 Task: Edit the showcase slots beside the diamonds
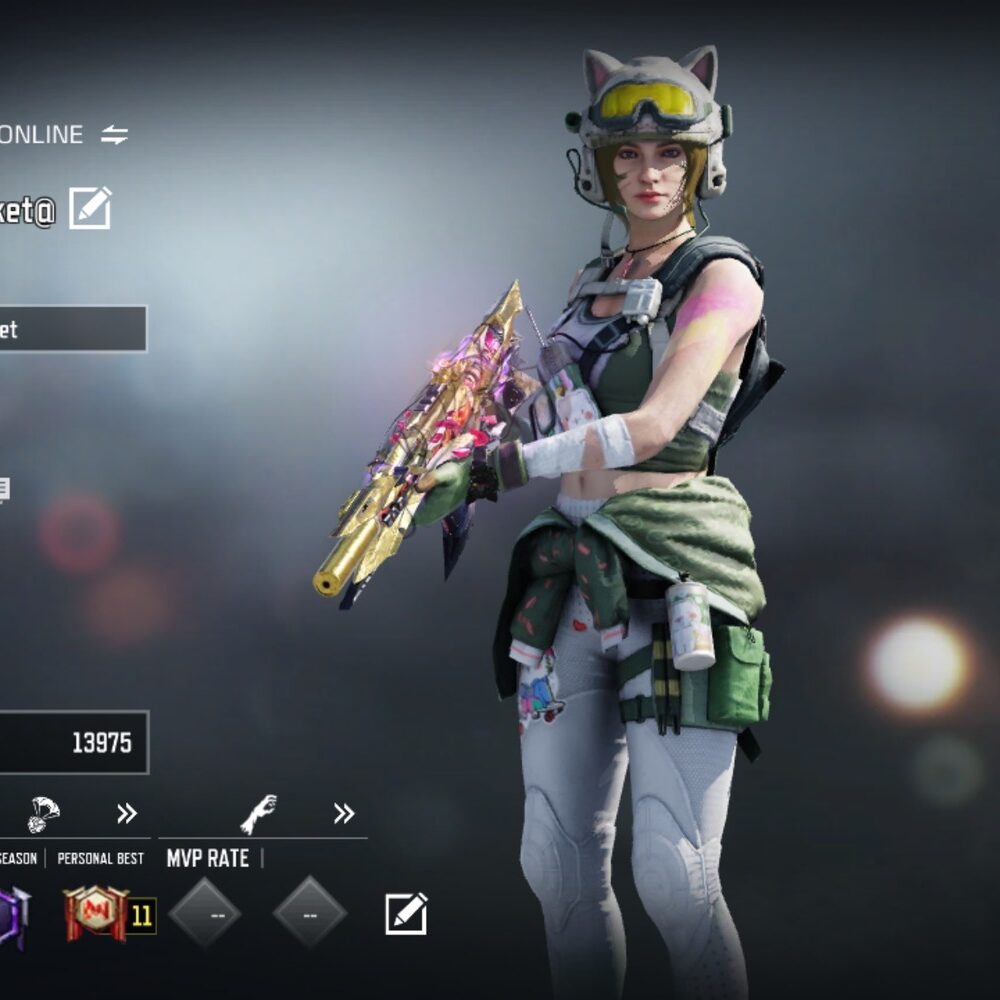point(406,913)
